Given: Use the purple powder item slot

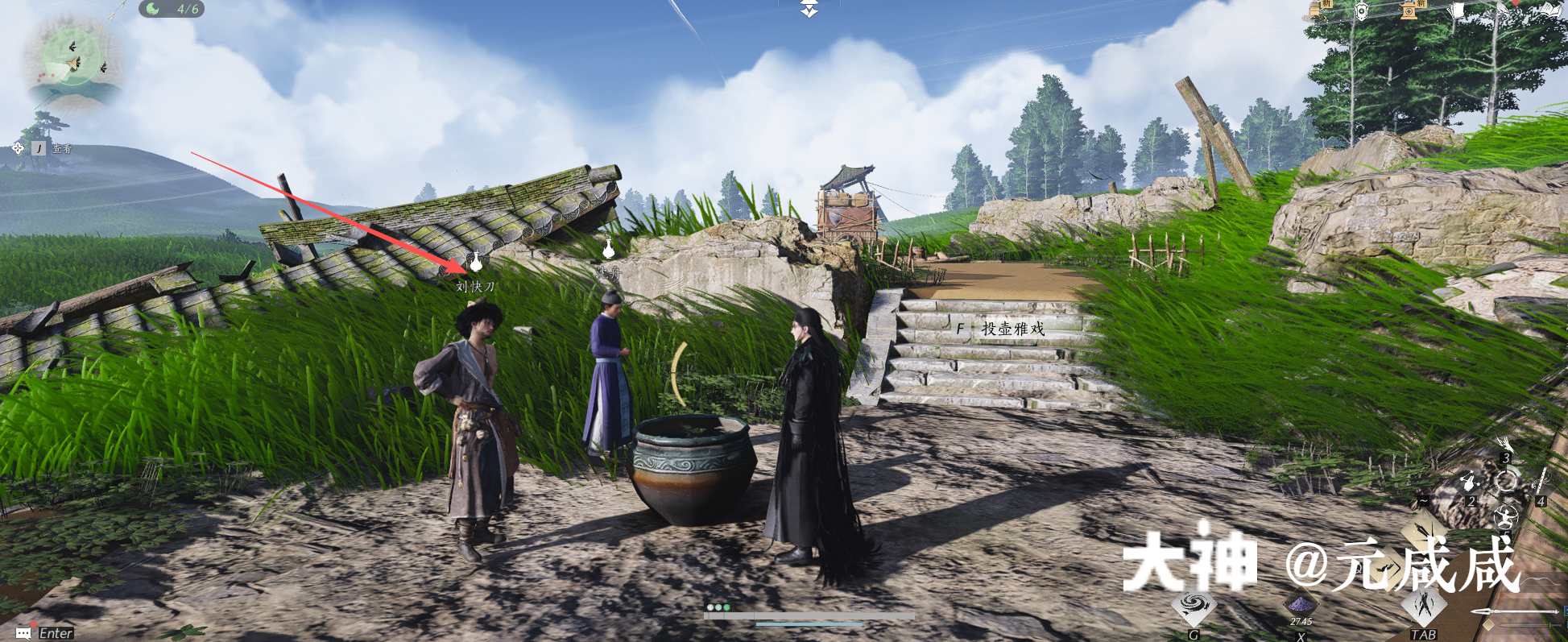Looking at the screenshot, I should tap(1300, 604).
